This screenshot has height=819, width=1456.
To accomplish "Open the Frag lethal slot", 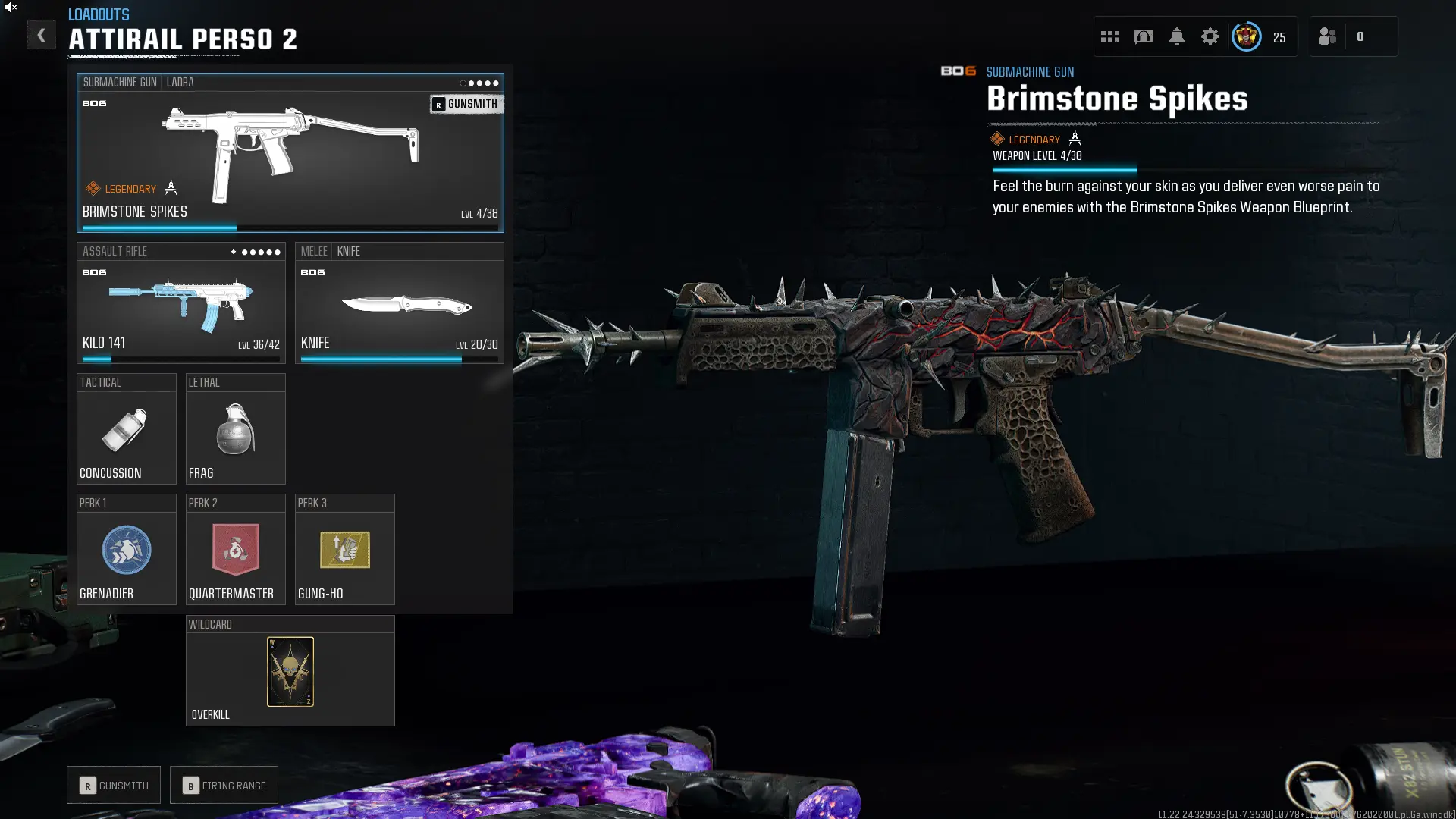I will pos(235,429).
